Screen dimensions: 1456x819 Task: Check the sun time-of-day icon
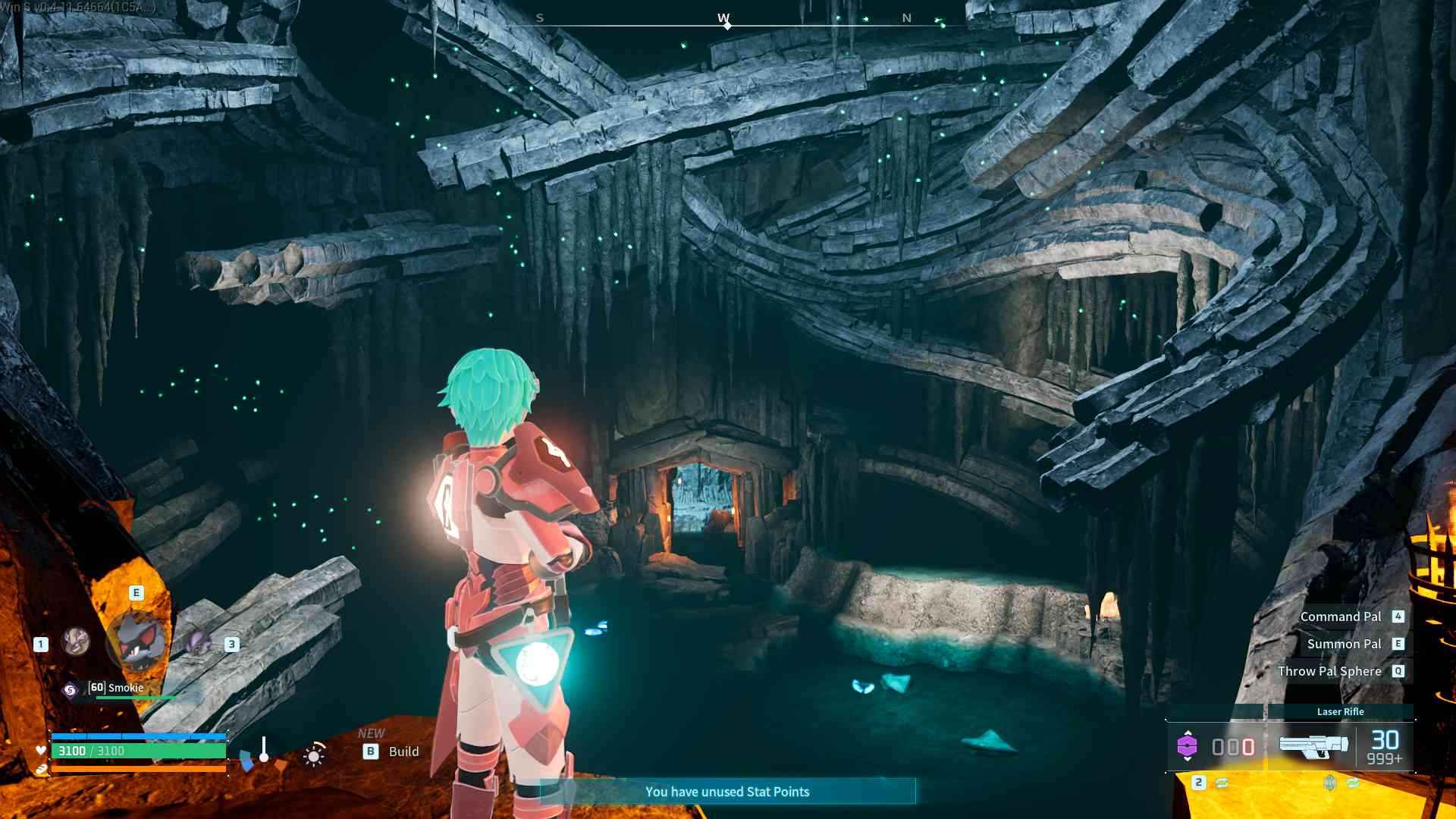point(314,755)
